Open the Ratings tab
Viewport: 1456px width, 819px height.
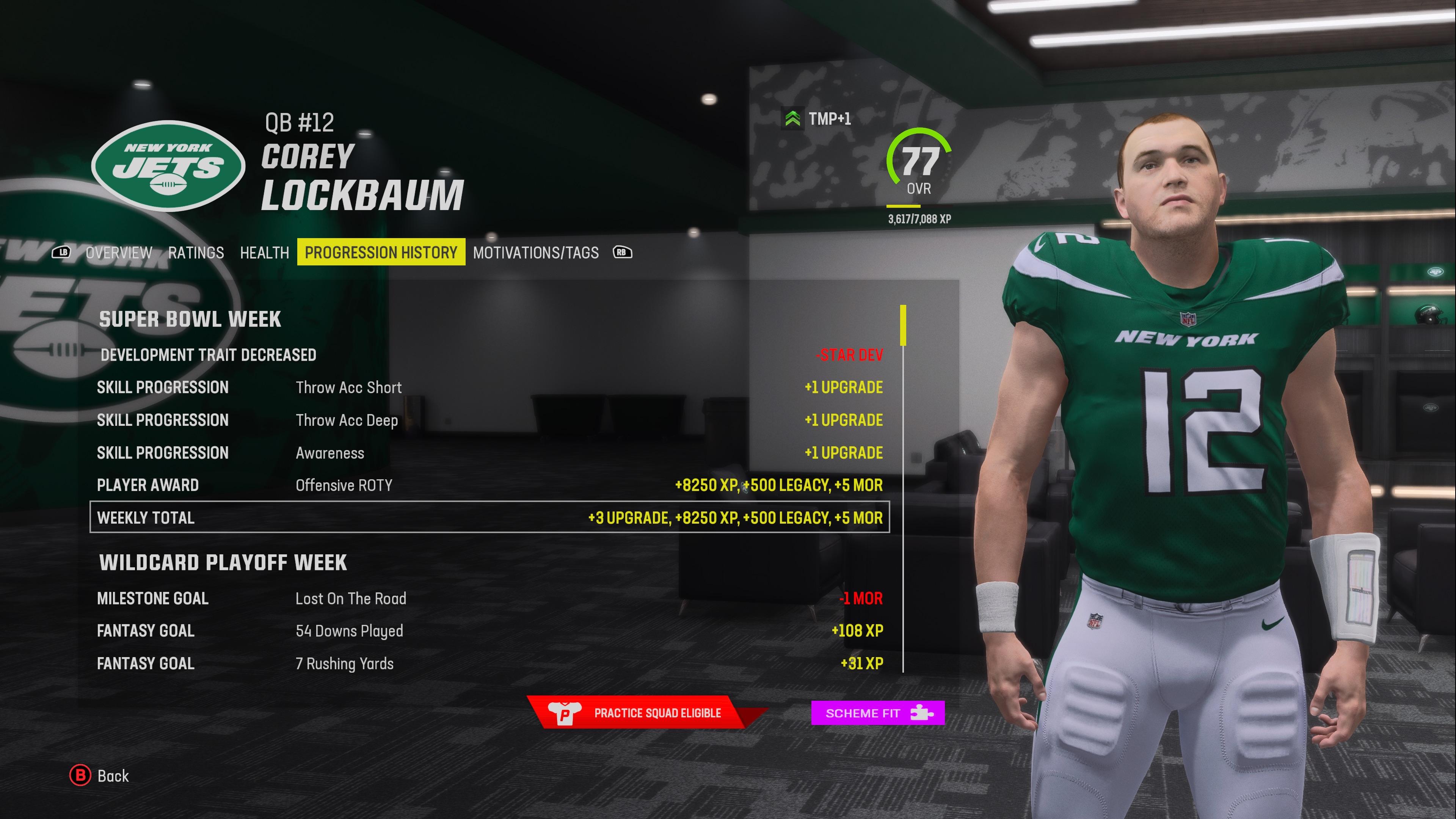click(x=196, y=253)
